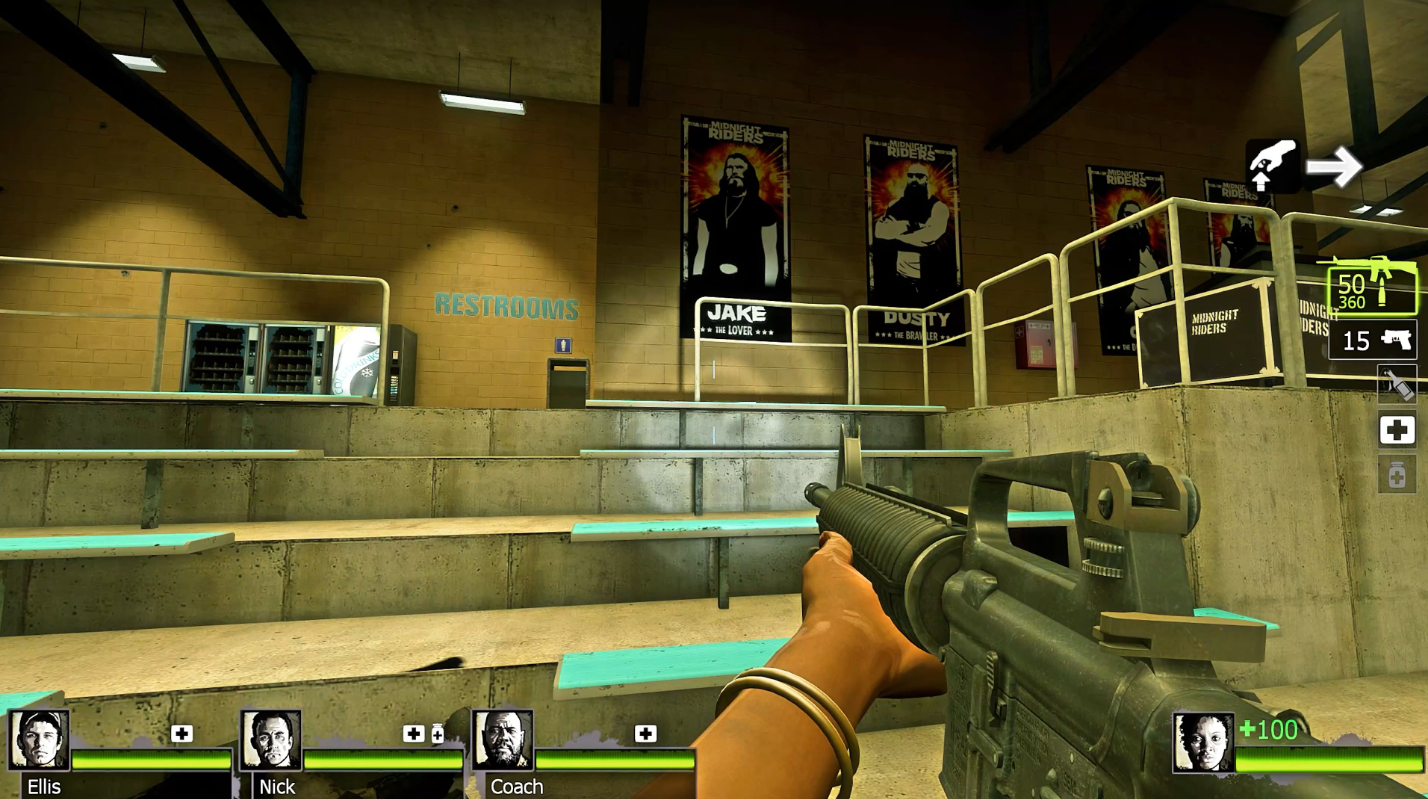Click Coach's teammate portrait
The height and width of the screenshot is (799, 1428).
click(502, 740)
